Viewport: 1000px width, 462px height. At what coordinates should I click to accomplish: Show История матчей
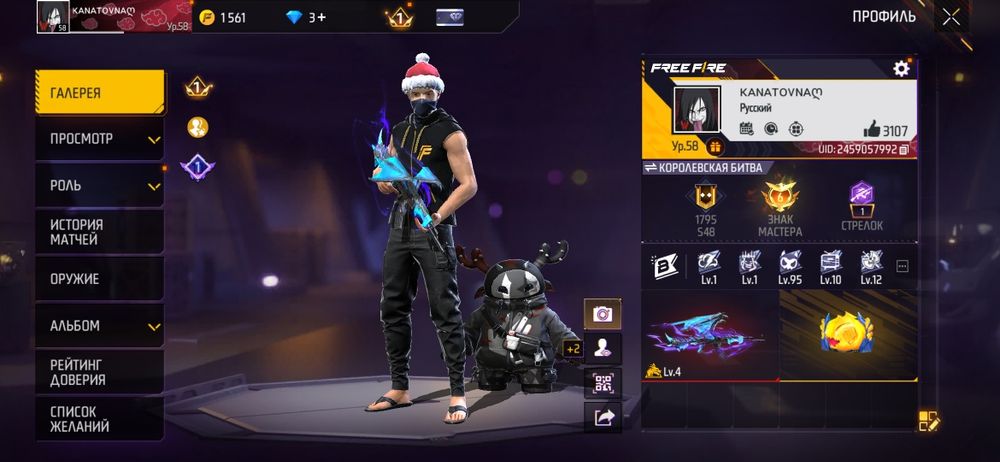coord(99,232)
